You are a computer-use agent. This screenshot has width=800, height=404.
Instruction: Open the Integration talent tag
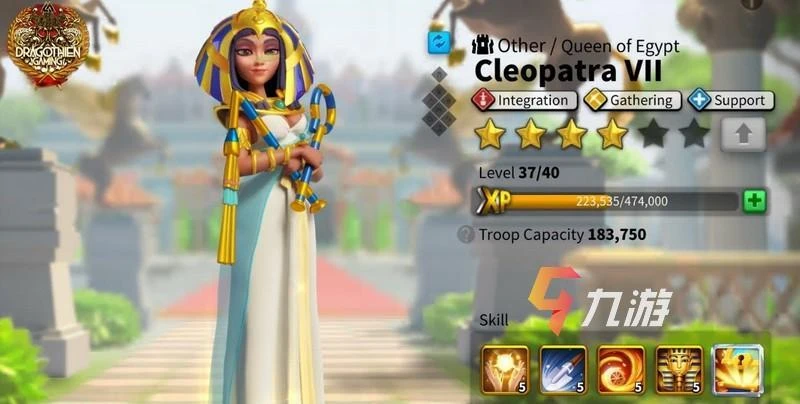526,100
